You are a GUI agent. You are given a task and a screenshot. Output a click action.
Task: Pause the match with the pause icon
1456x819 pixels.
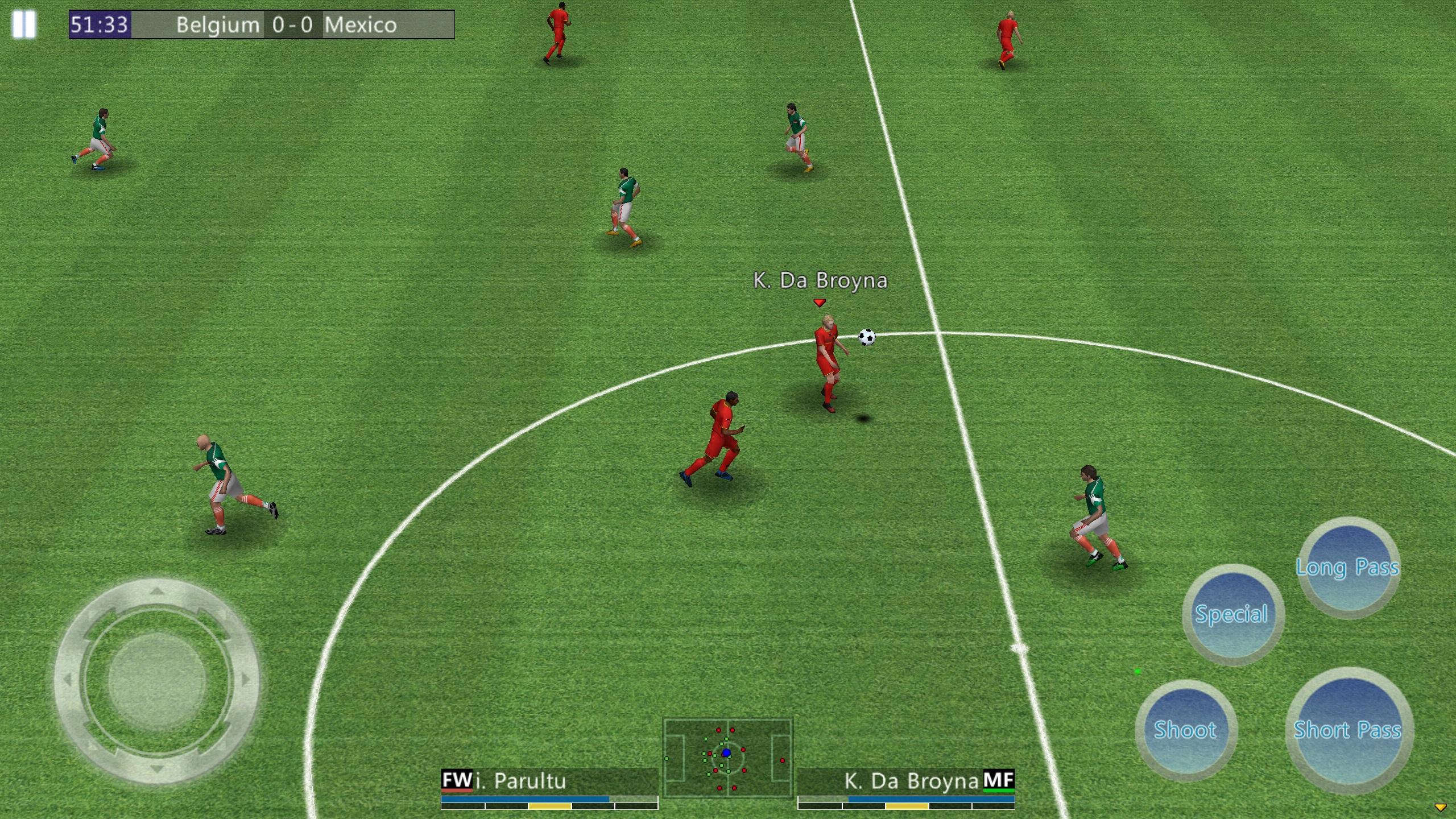[24, 25]
